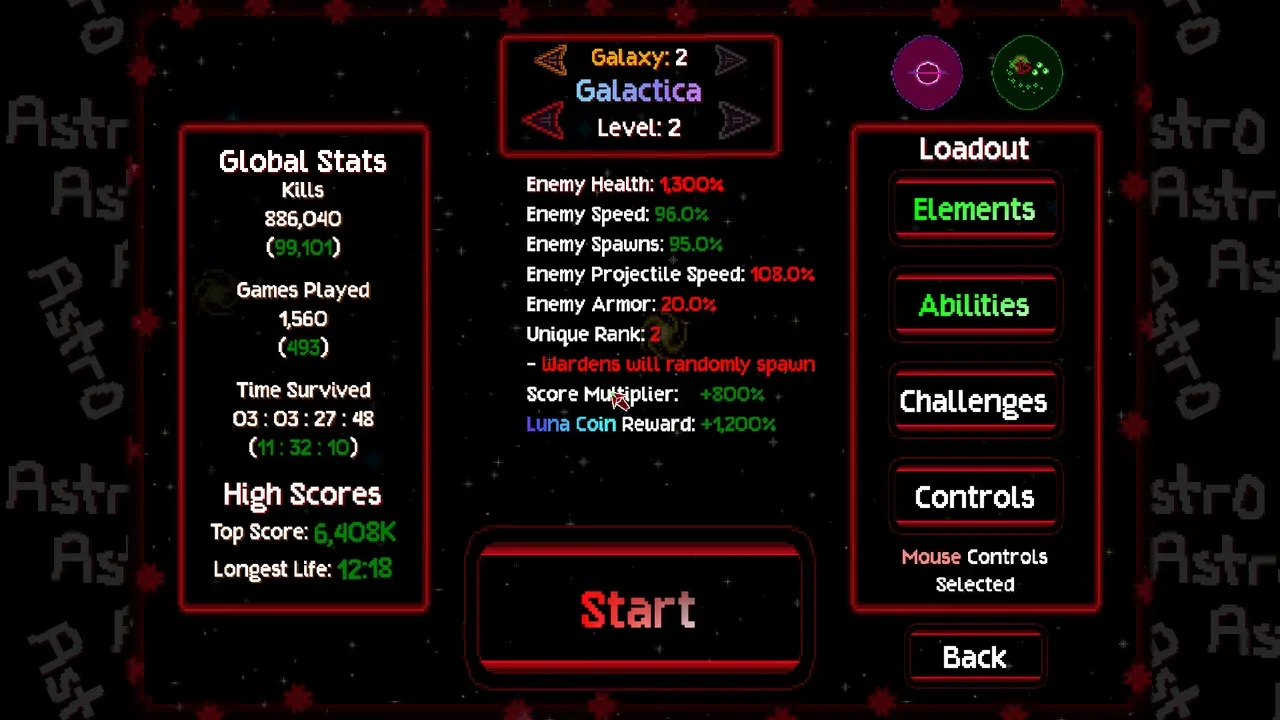1280x720 pixels.
Task: Click the purple ringed planet icon
Action: 927,72
